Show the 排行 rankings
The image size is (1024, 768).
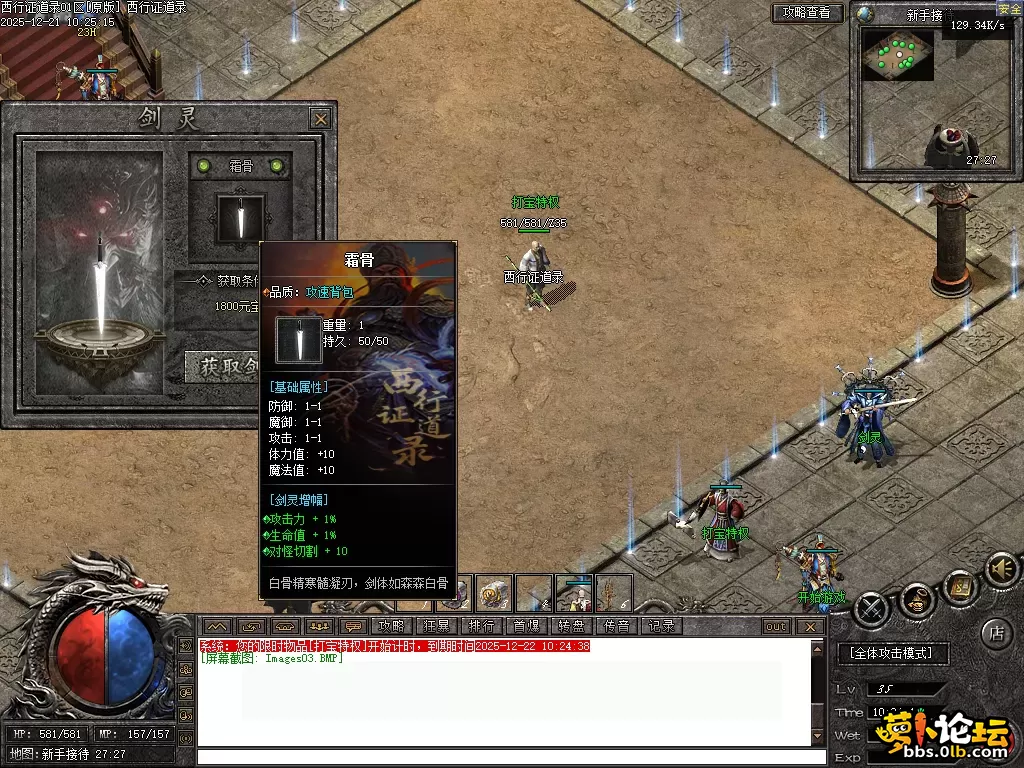pos(481,626)
